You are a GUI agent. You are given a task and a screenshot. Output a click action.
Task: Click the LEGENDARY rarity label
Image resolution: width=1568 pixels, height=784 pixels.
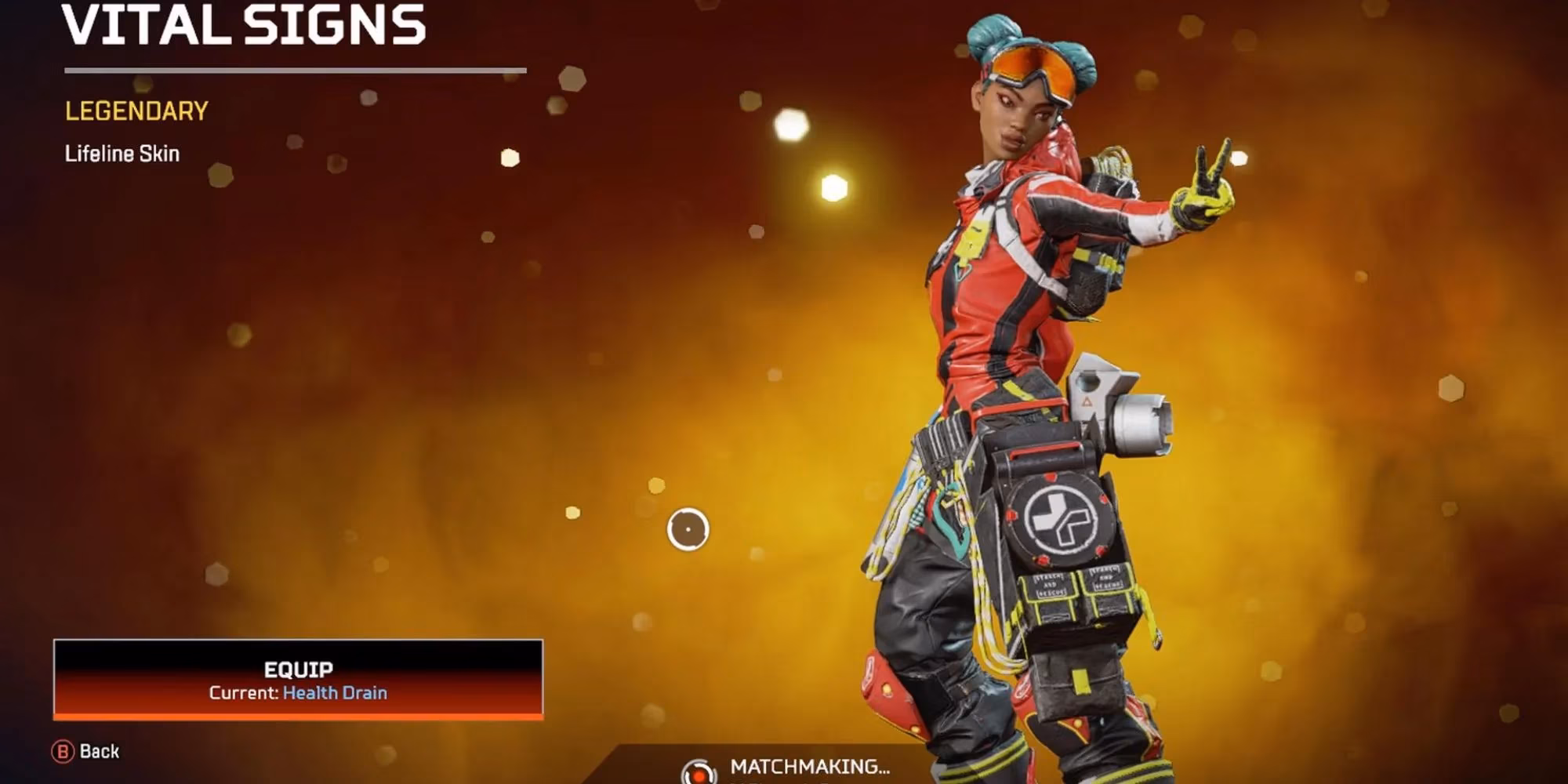coord(135,111)
